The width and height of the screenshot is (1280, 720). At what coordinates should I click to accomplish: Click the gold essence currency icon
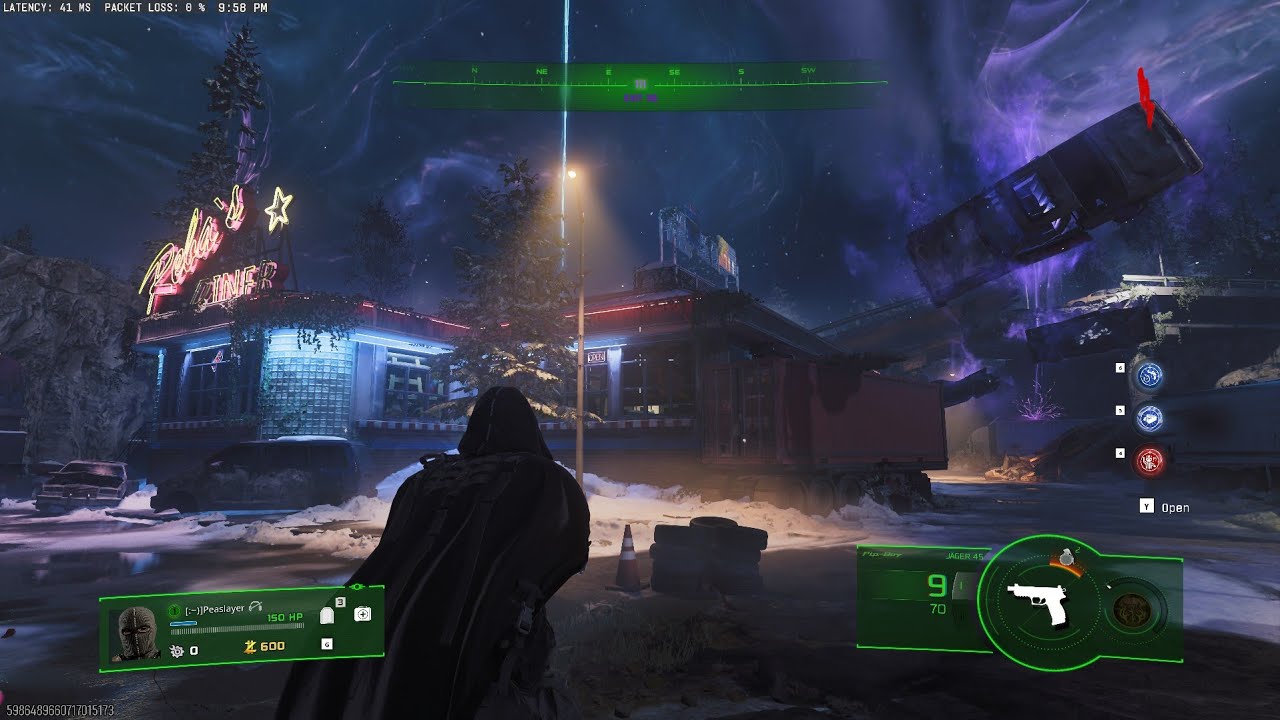[250, 647]
